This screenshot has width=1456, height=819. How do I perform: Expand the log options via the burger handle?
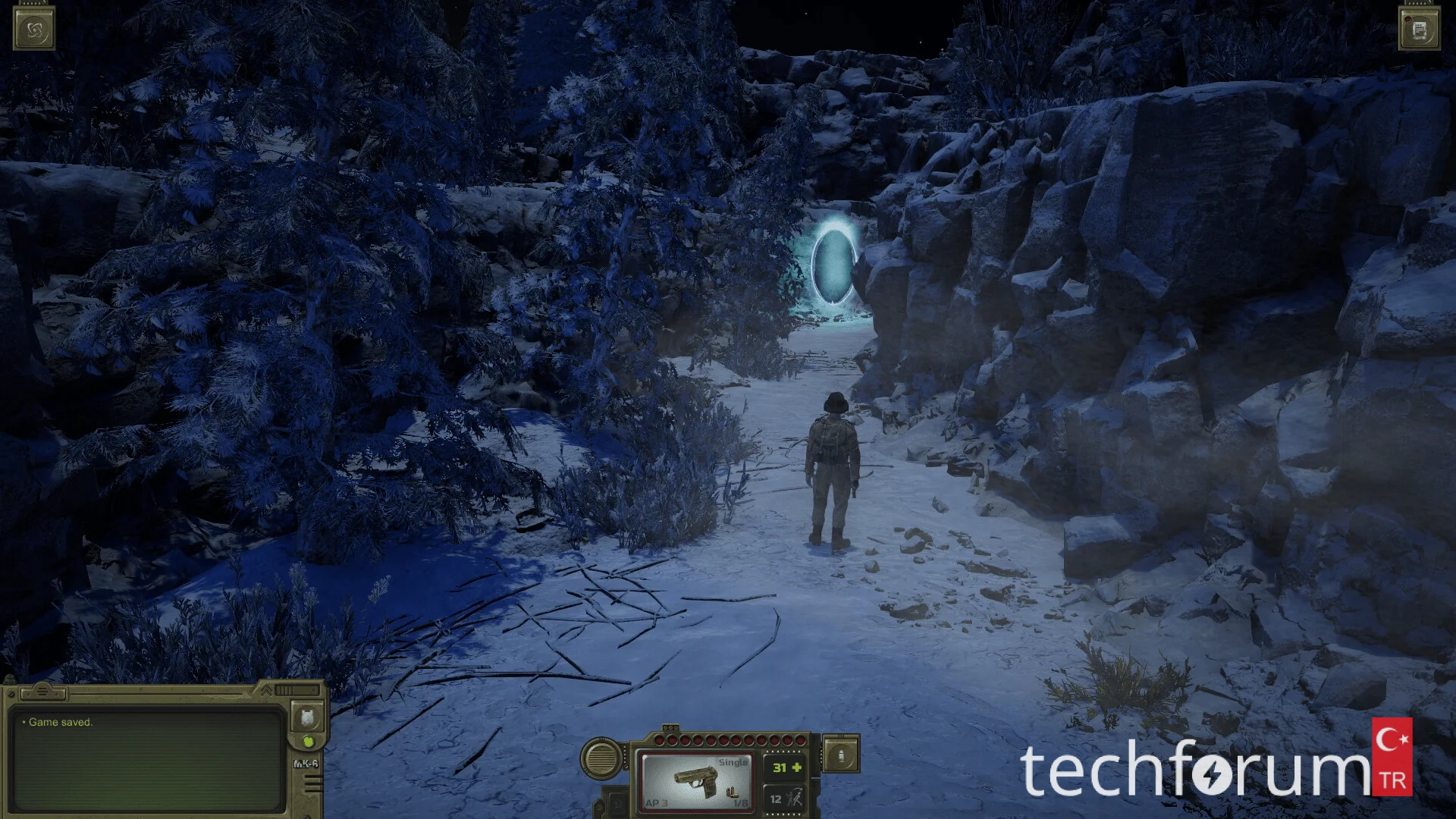42,690
